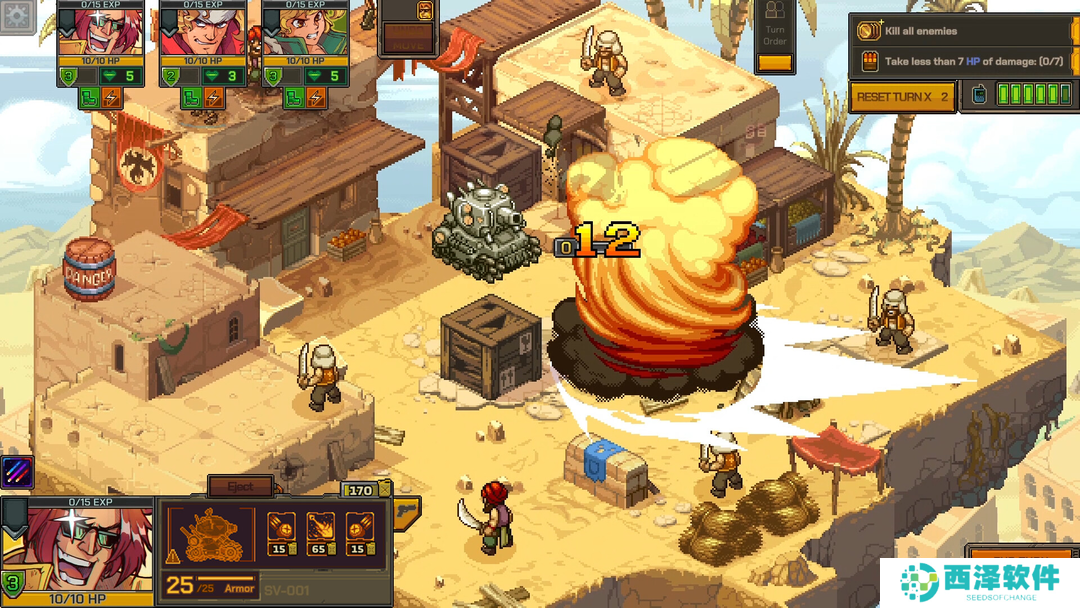The image size is (1080, 608).
Task: Switch to the pistol weapon tab
Action: (408, 512)
